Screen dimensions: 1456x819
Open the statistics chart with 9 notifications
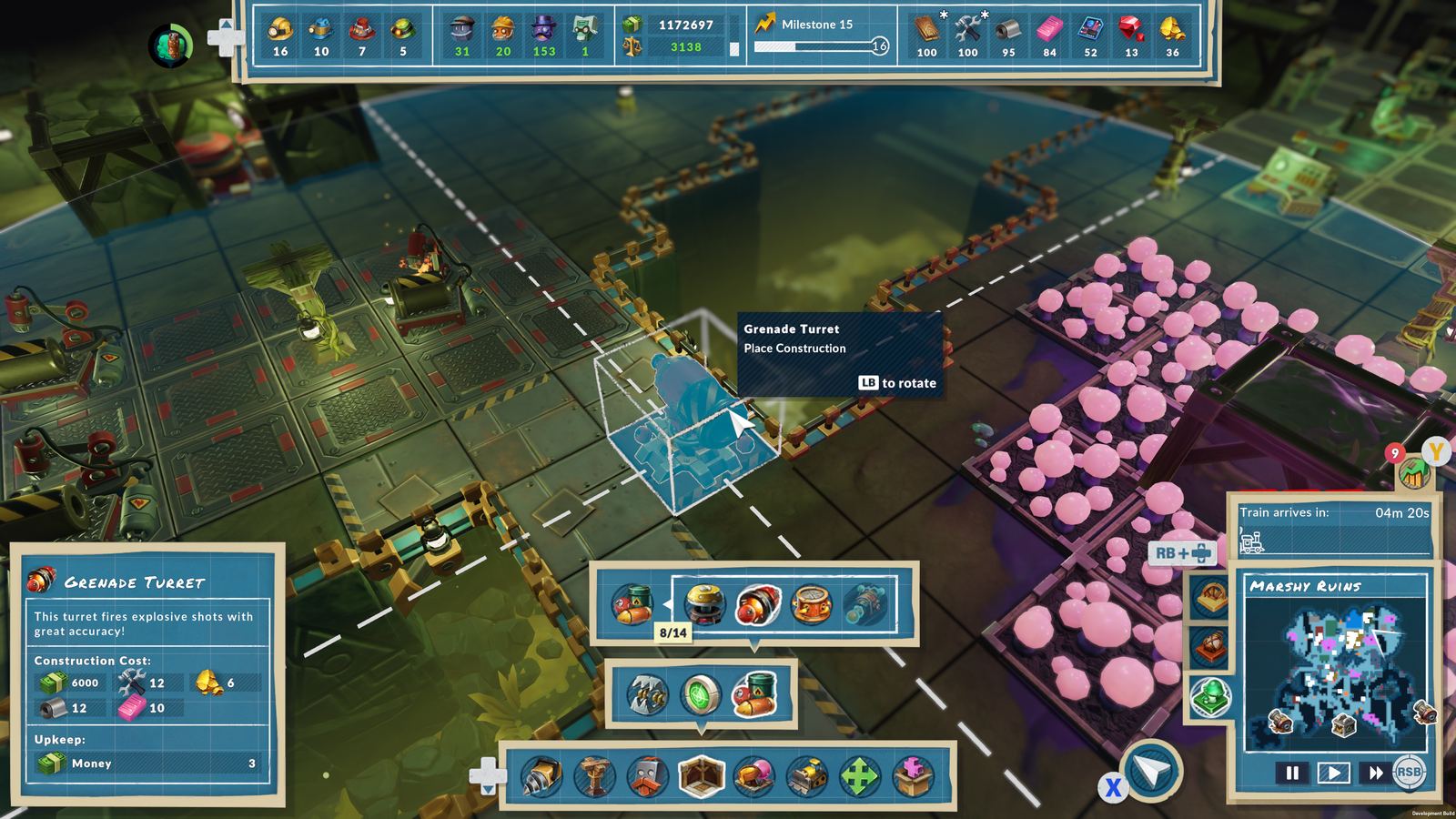point(1412,473)
